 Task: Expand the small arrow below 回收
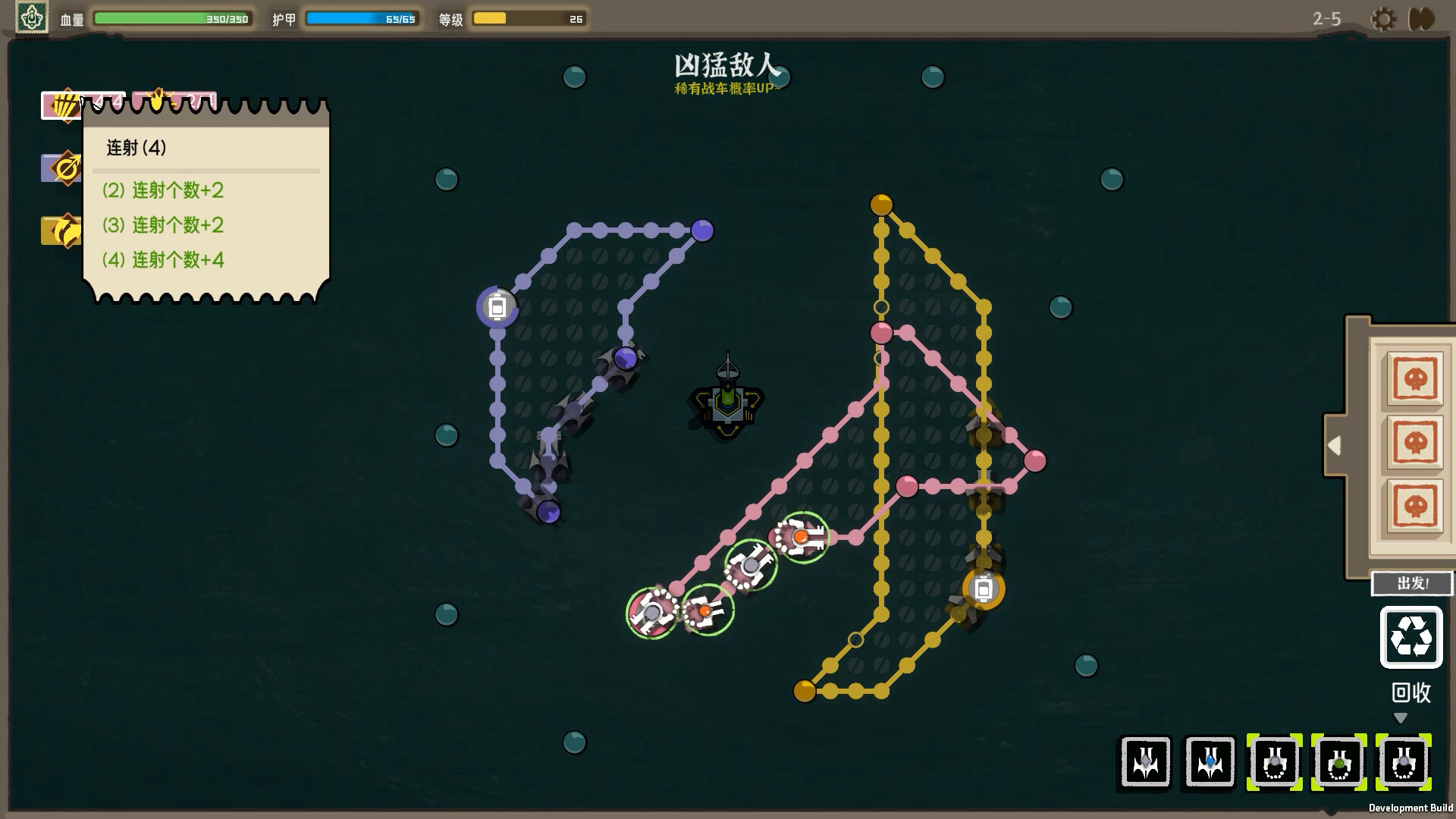click(1400, 717)
